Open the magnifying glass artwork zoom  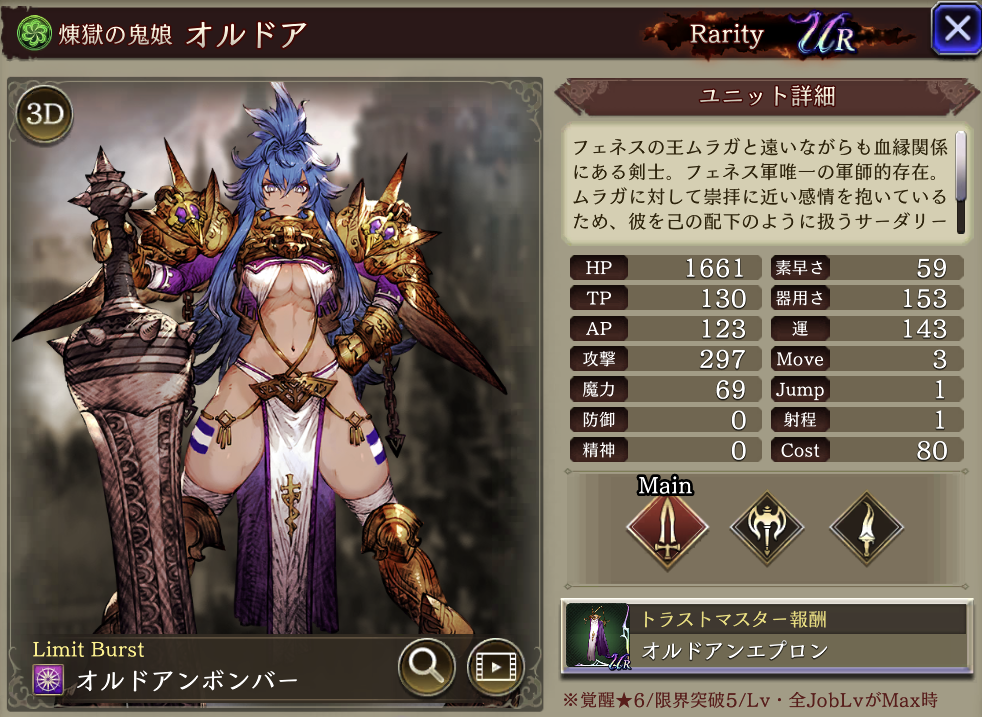[427, 663]
